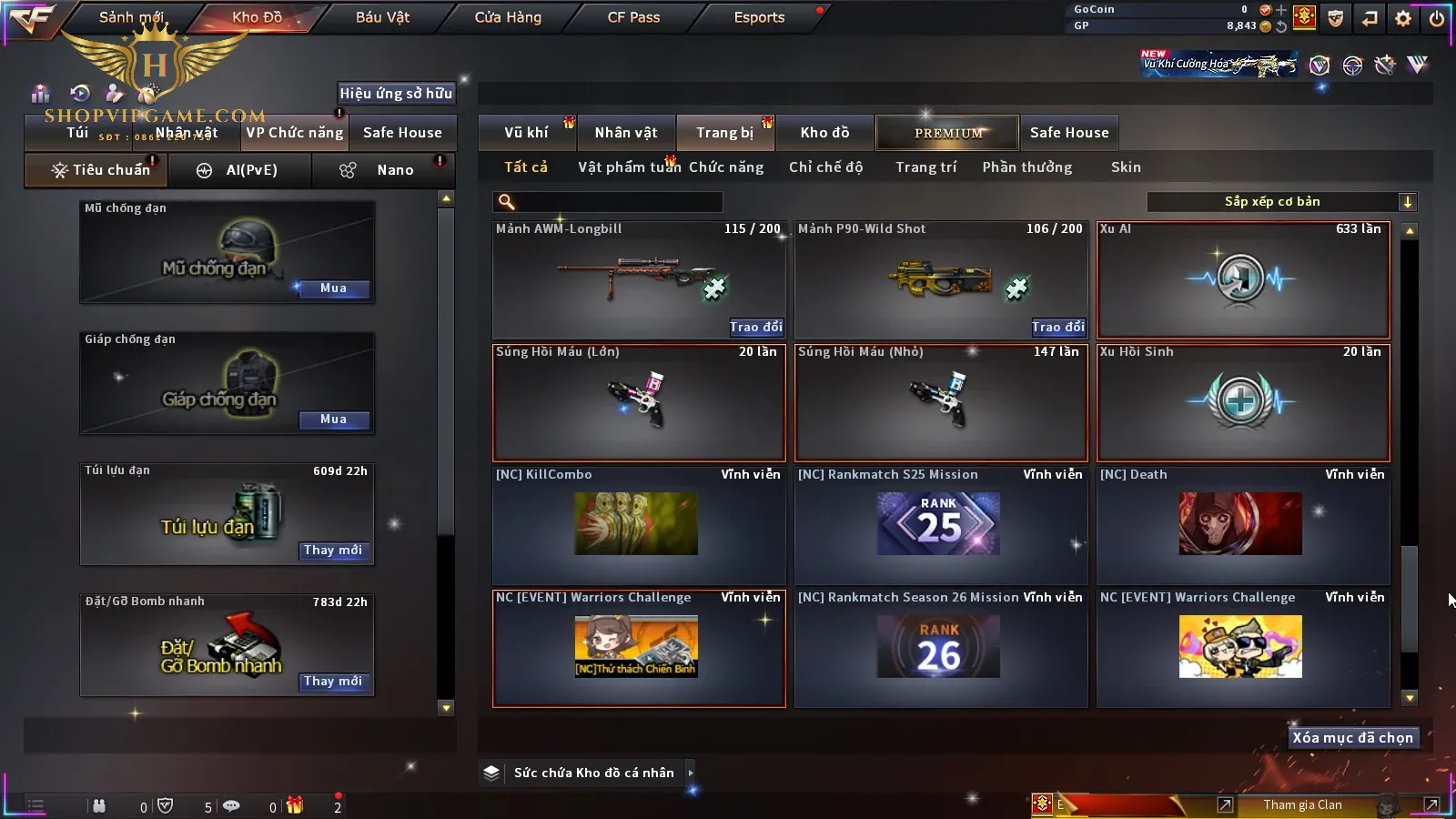
Task: Select the Nhân vật inventory tab
Action: click(626, 133)
